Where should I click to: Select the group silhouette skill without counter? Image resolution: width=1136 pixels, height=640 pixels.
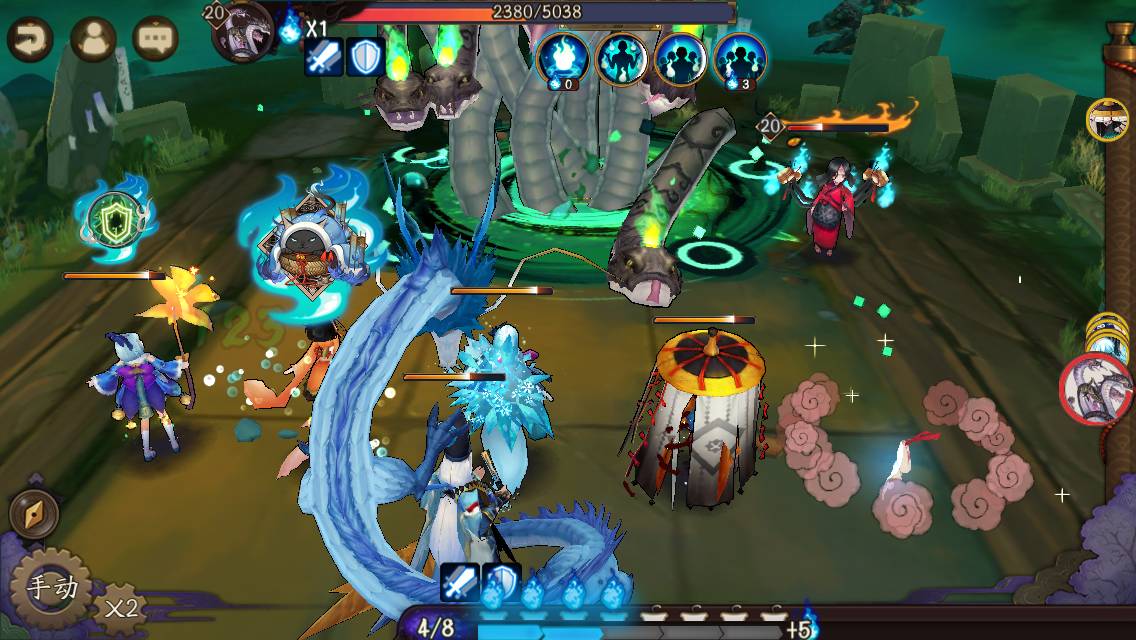(680, 58)
